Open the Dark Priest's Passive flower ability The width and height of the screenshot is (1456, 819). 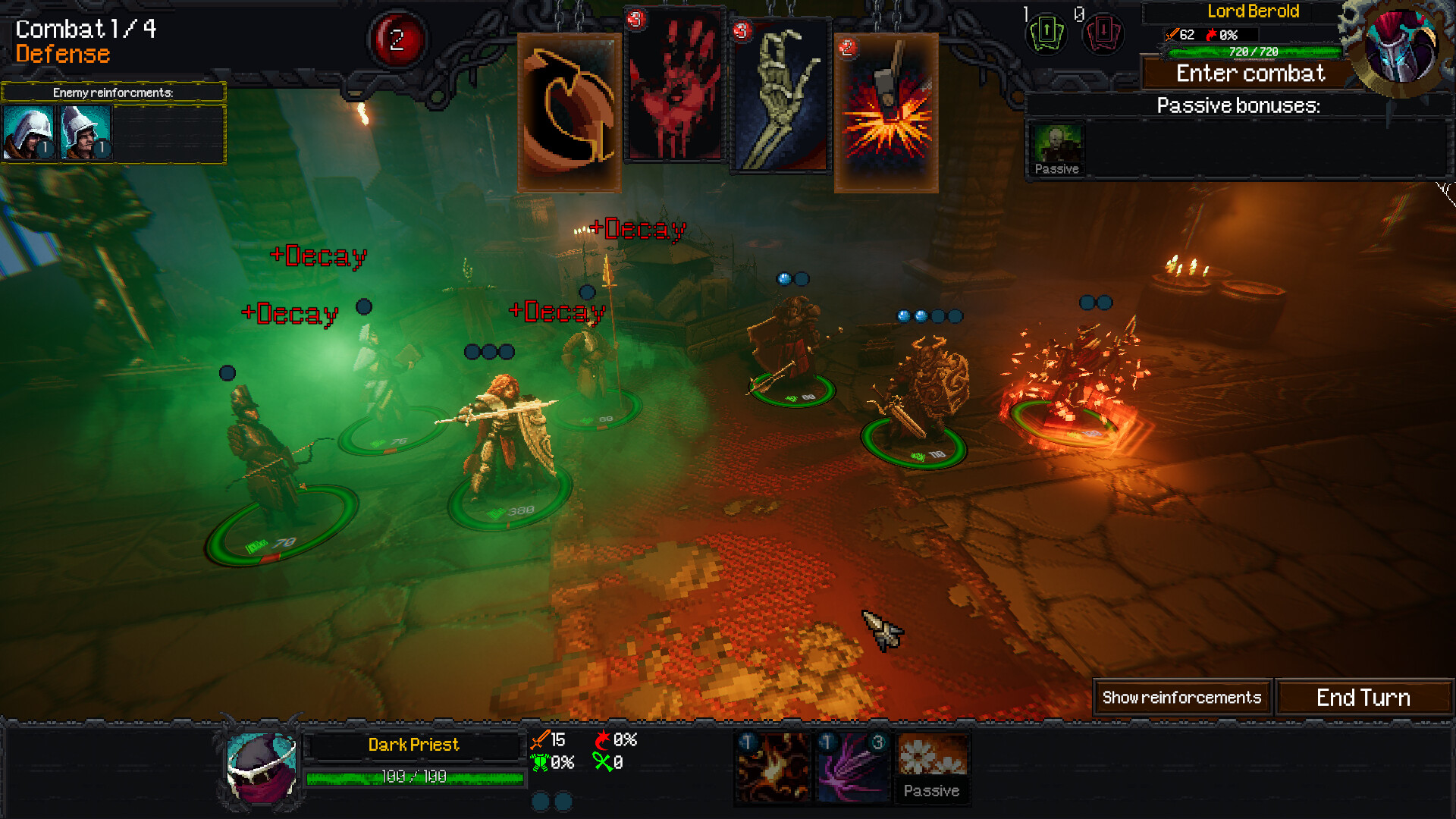pyautogui.click(x=932, y=767)
